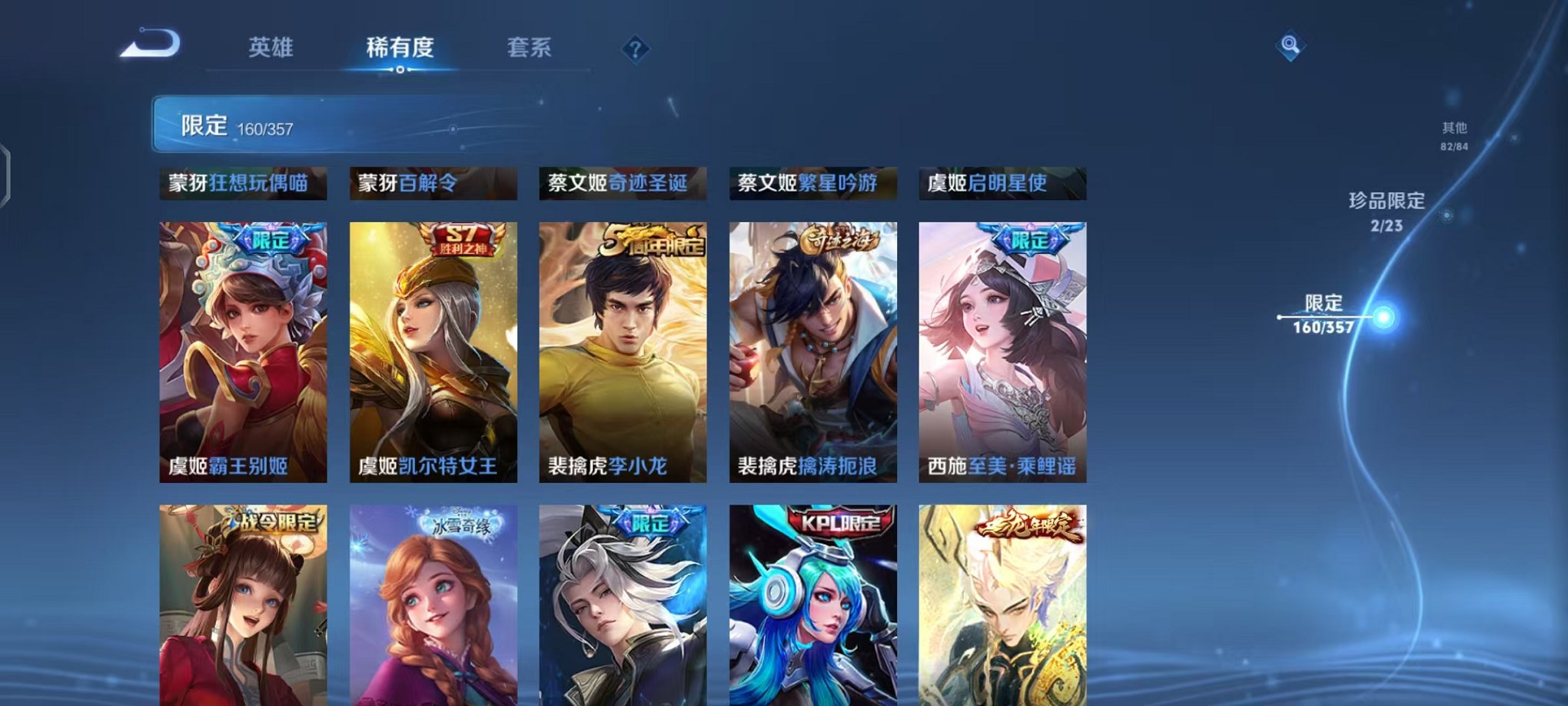Click the 蒙犽百解令 label
This screenshot has width=1568, height=706.
point(433,183)
